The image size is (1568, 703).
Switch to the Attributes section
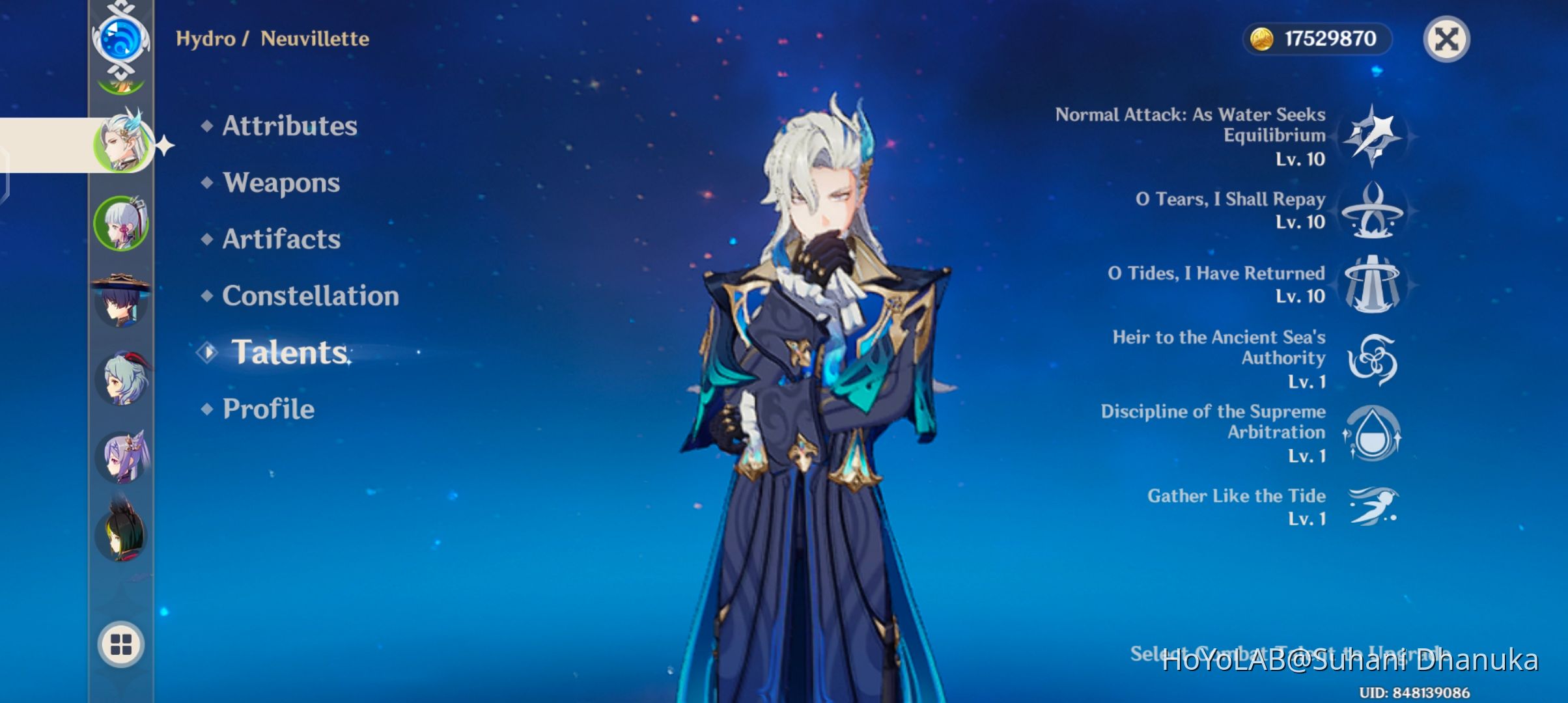[x=289, y=126]
